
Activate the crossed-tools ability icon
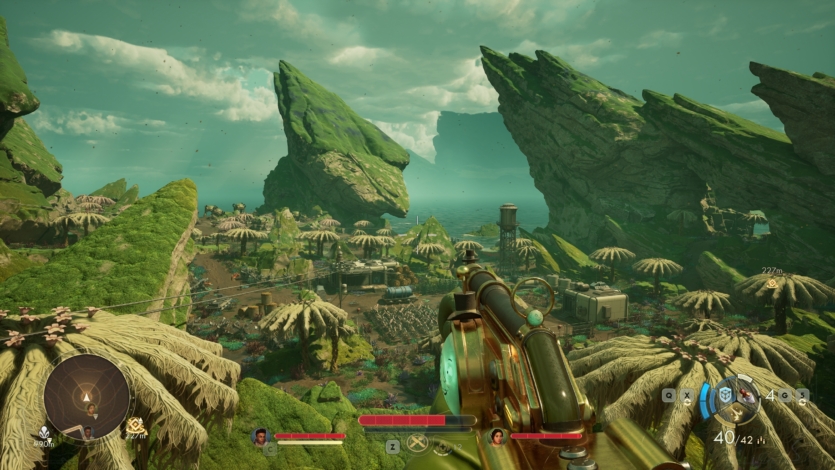pyautogui.click(x=417, y=444)
